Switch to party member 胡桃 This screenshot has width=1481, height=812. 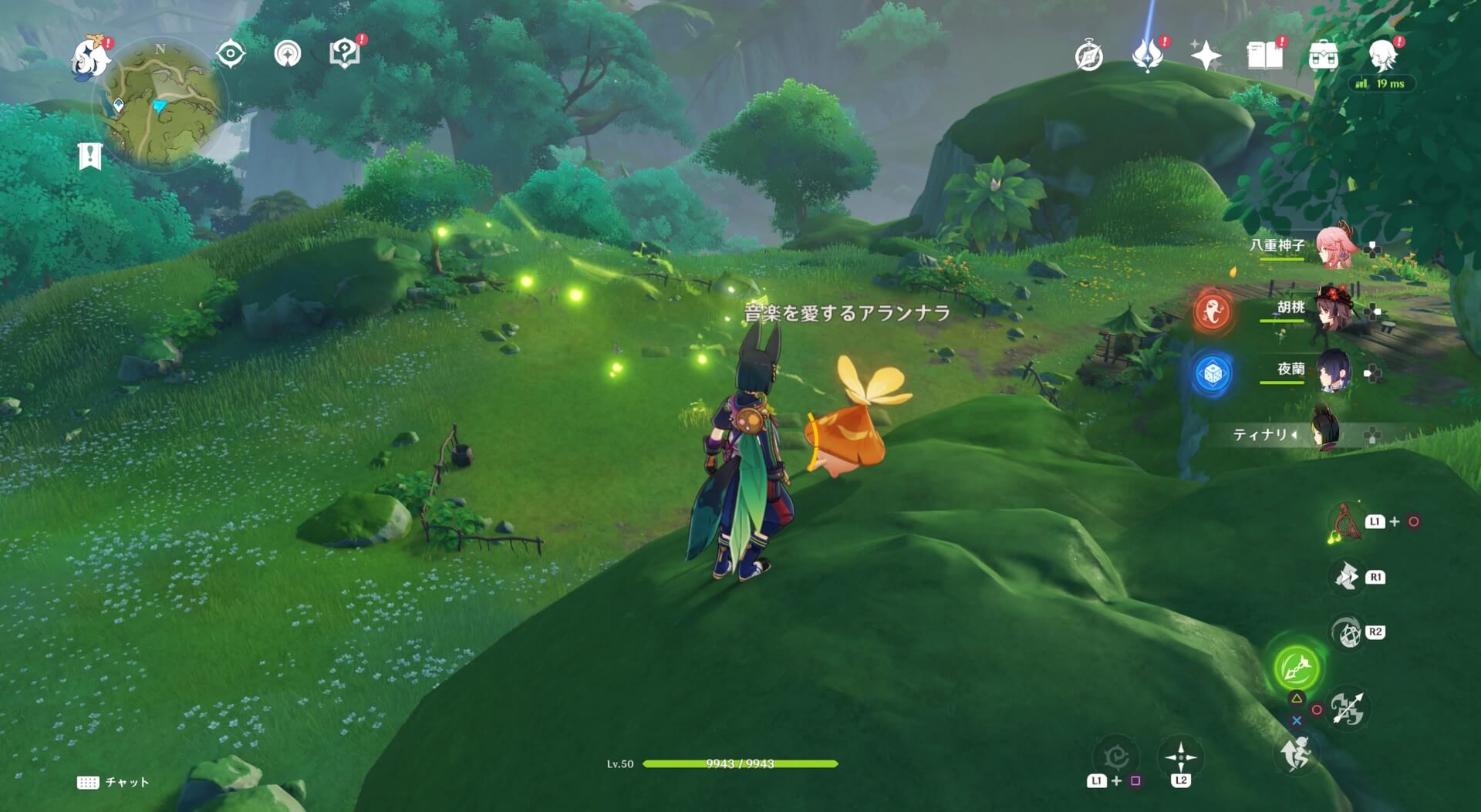click(1333, 309)
